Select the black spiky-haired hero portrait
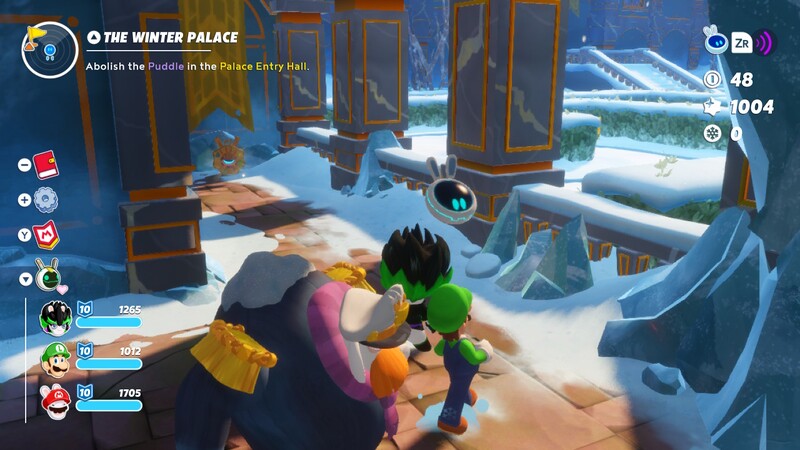This screenshot has width=800, height=450. 55,318
